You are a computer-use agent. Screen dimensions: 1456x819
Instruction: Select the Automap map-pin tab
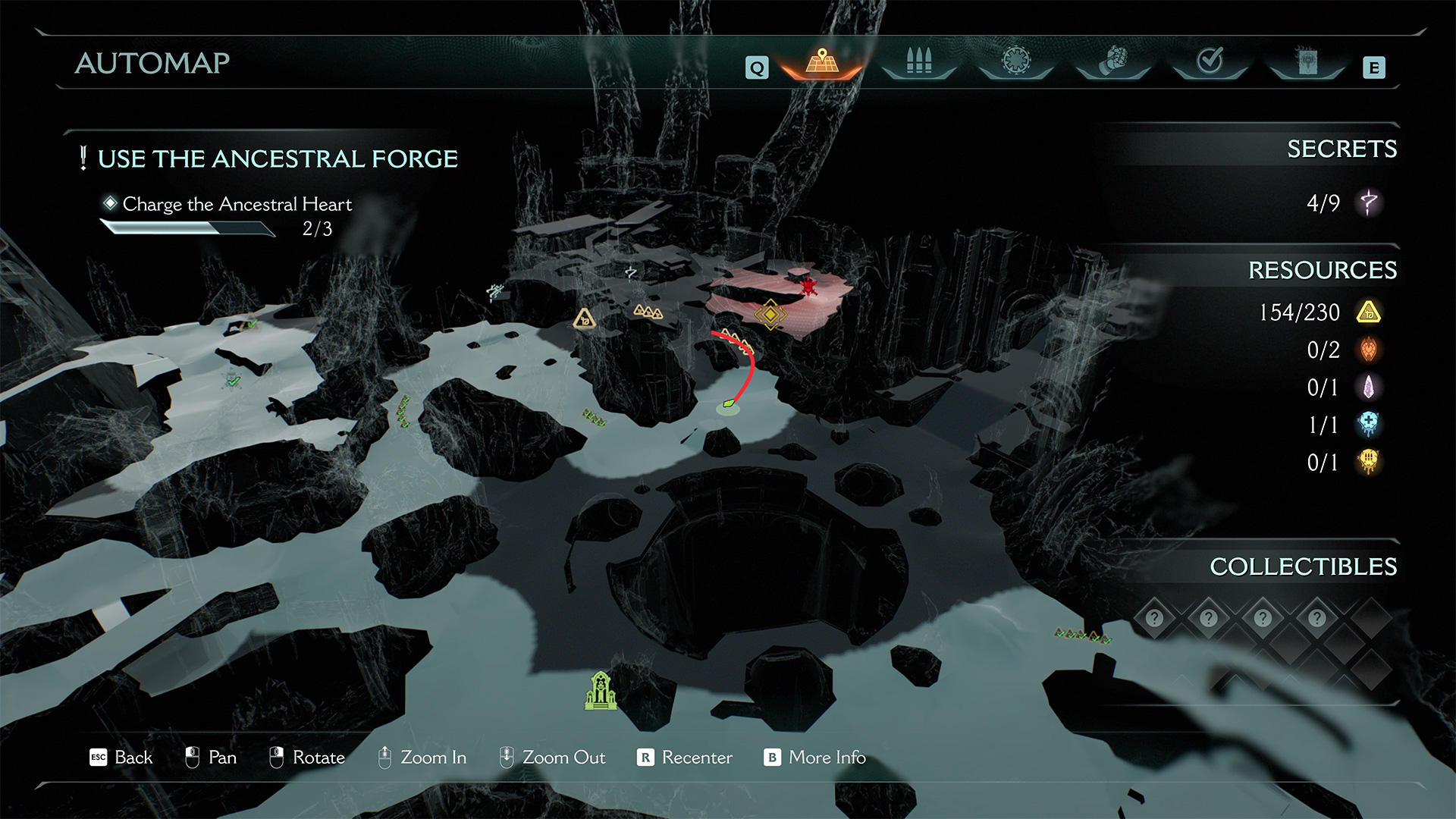tap(822, 61)
